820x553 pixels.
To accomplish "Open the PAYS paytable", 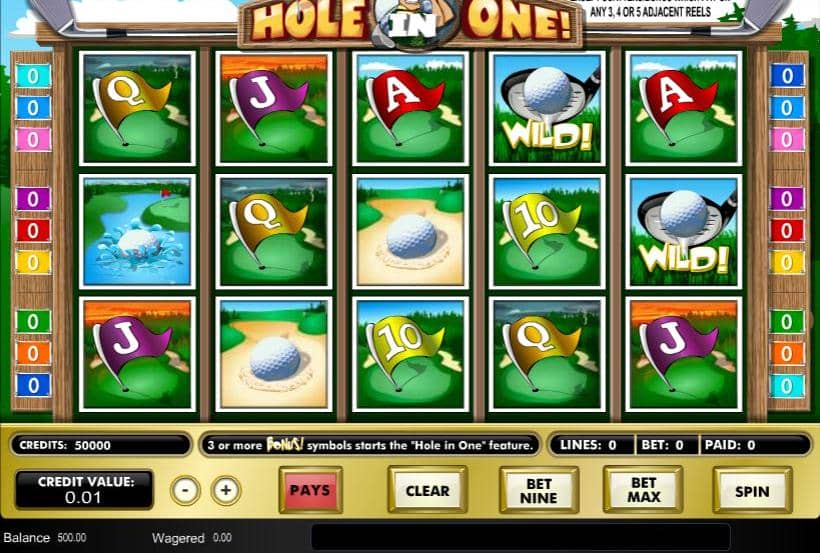I will tap(310, 490).
